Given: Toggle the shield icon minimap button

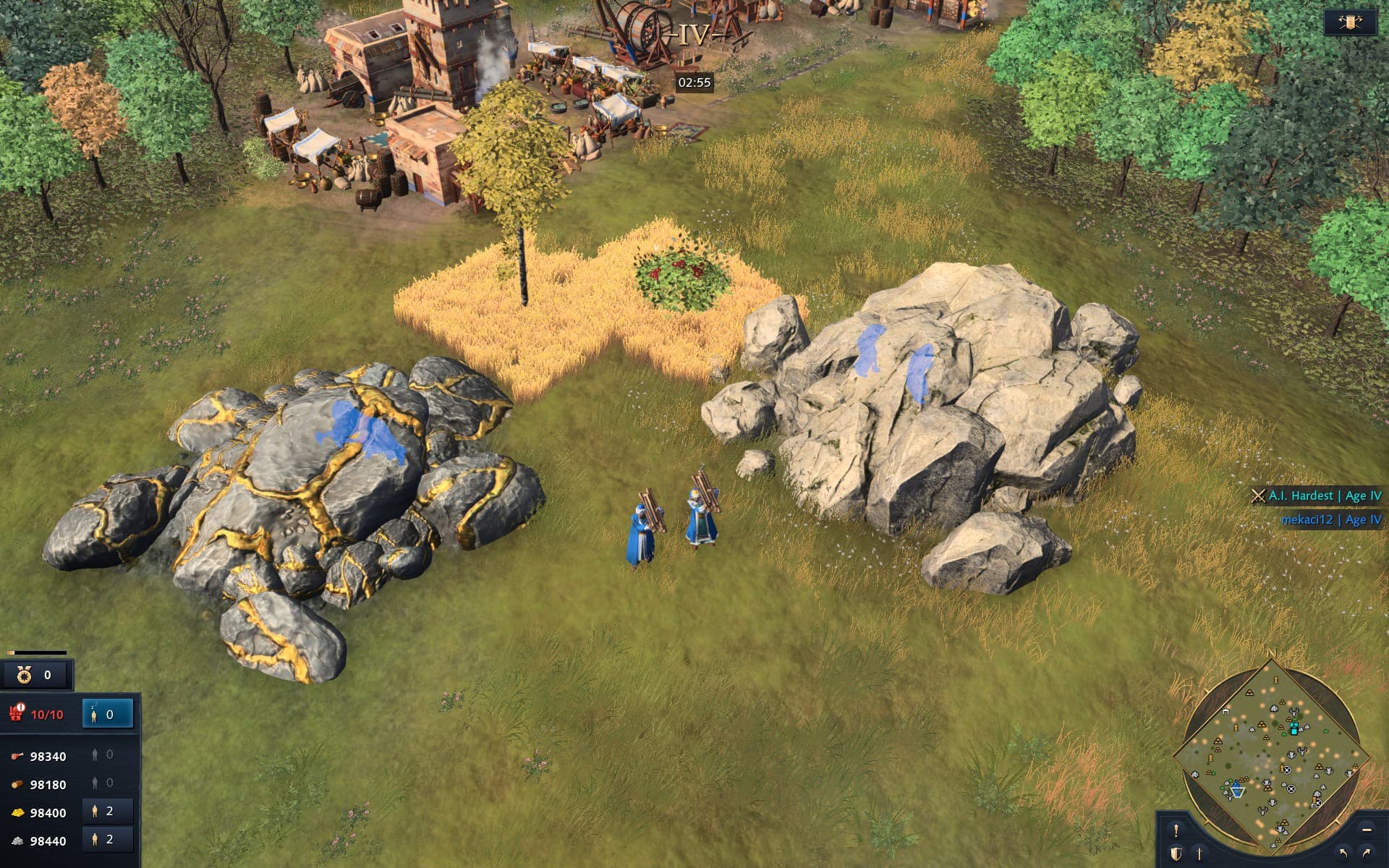Looking at the screenshot, I should coord(1176,854).
